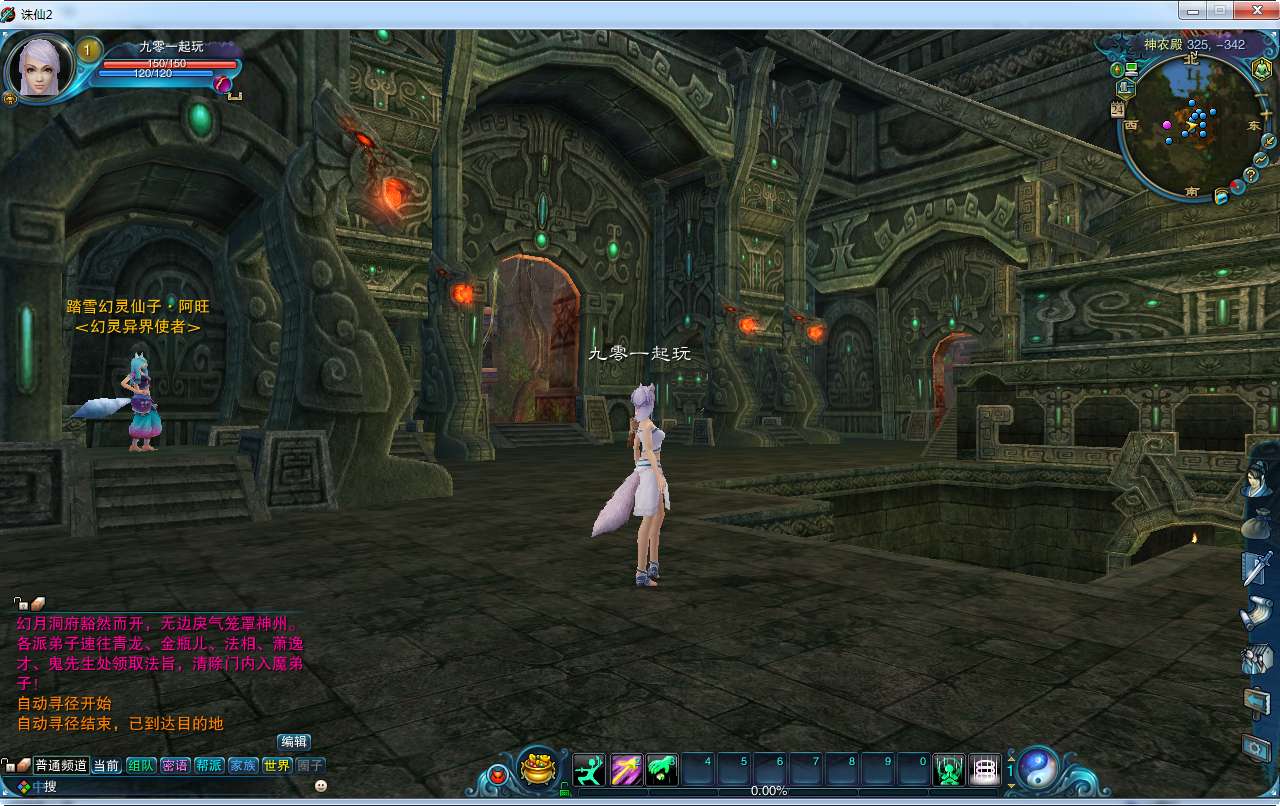The image size is (1280, 806).
Task: Switch to the 帮派 guild chat tab
Action: 208,766
